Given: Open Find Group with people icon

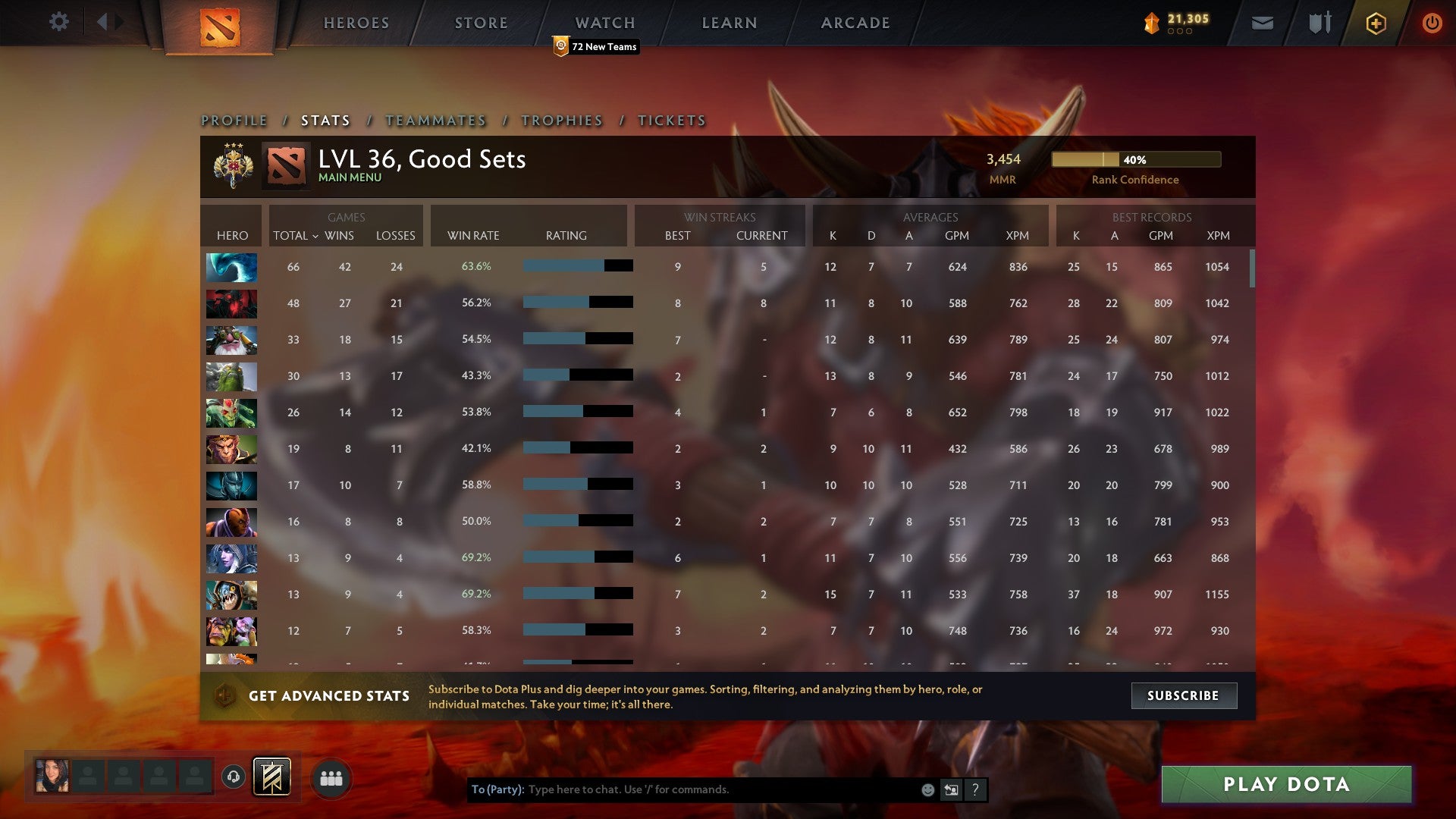Looking at the screenshot, I should tap(331, 777).
